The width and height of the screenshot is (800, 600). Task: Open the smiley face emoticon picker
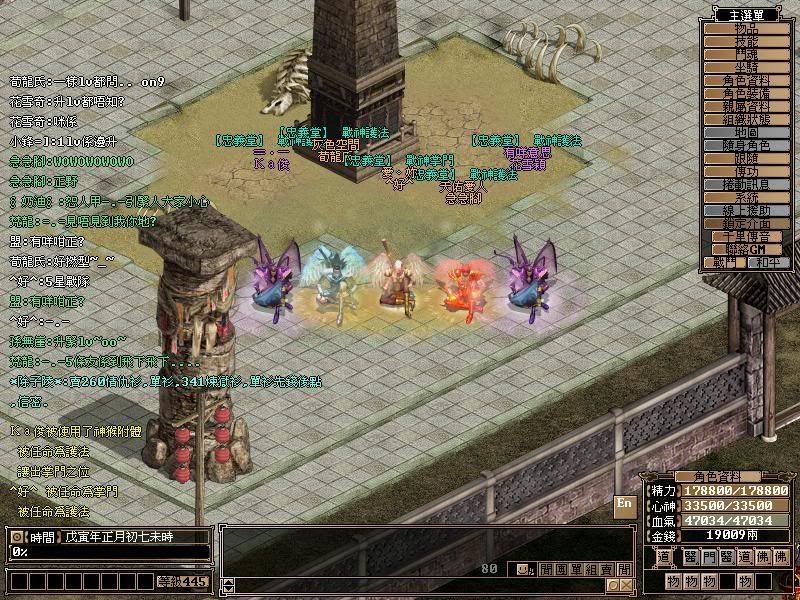(x=522, y=569)
